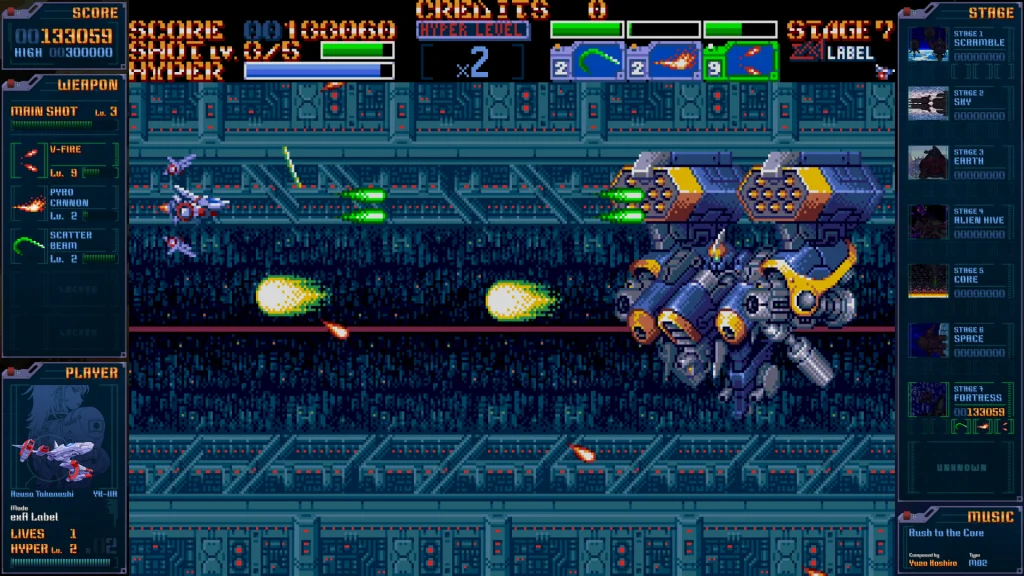1024x576 pixels.
Task: Select the Stage 6 Space thumbnail
Action: (928, 340)
